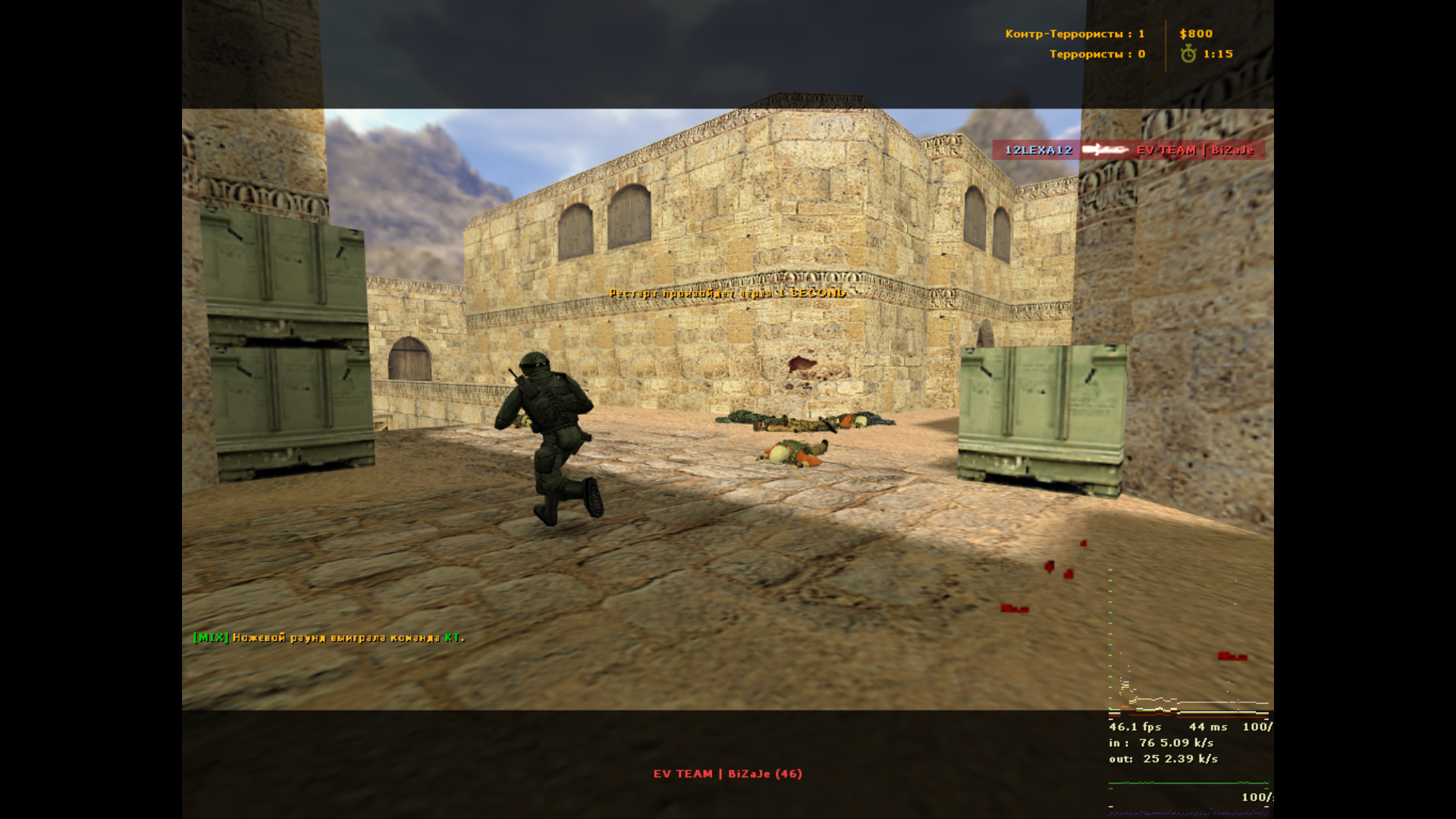This screenshot has width=1456, height=819.
Task: Expand the Контр-Террористы score row
Action: coord(1075,33)
